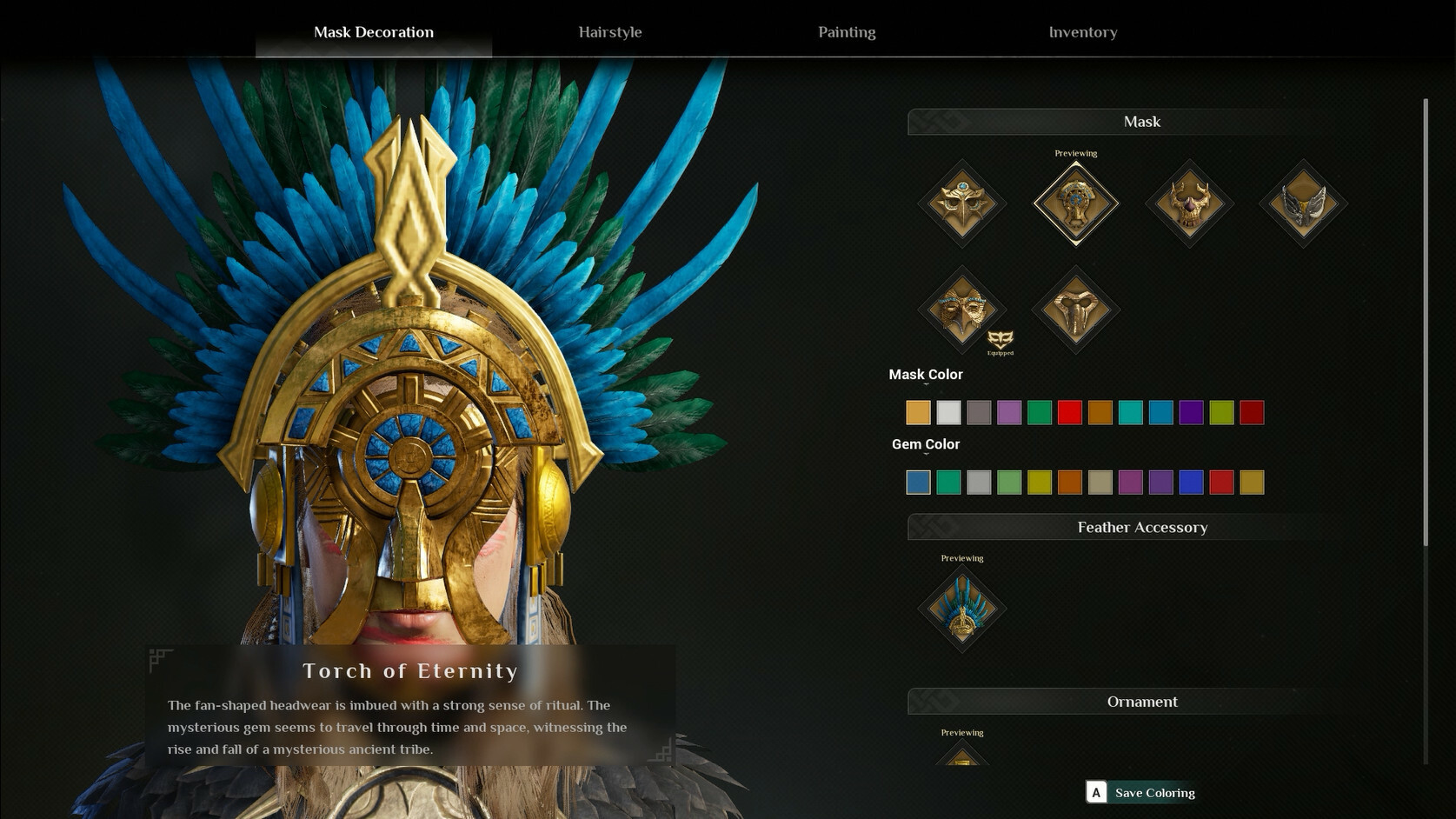1456x819 pixels.
Task: Open the Inventory tab
Action: pyautogui.click(x=1083, y=32)
